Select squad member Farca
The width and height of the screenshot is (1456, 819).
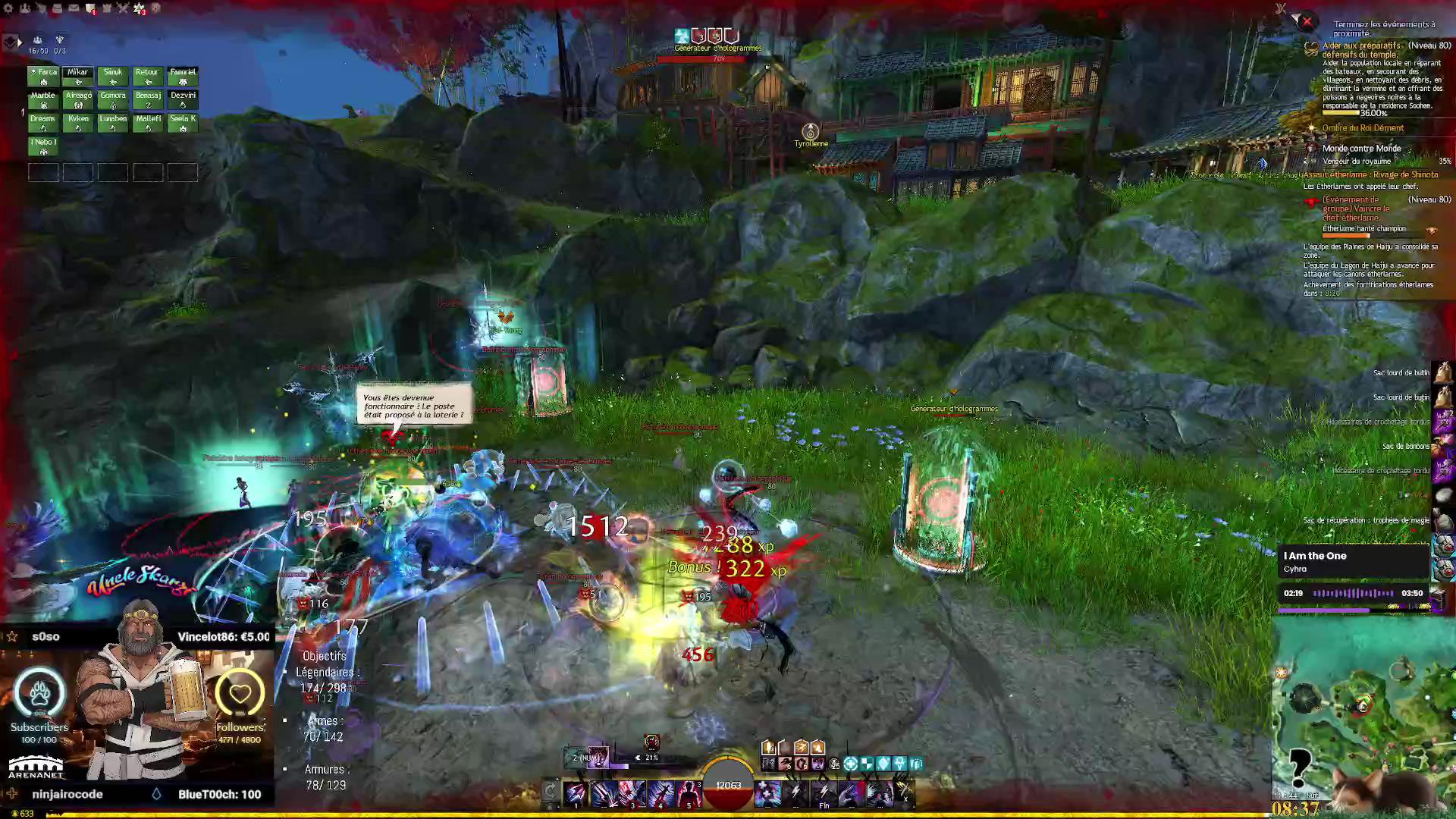click(43, 77)
